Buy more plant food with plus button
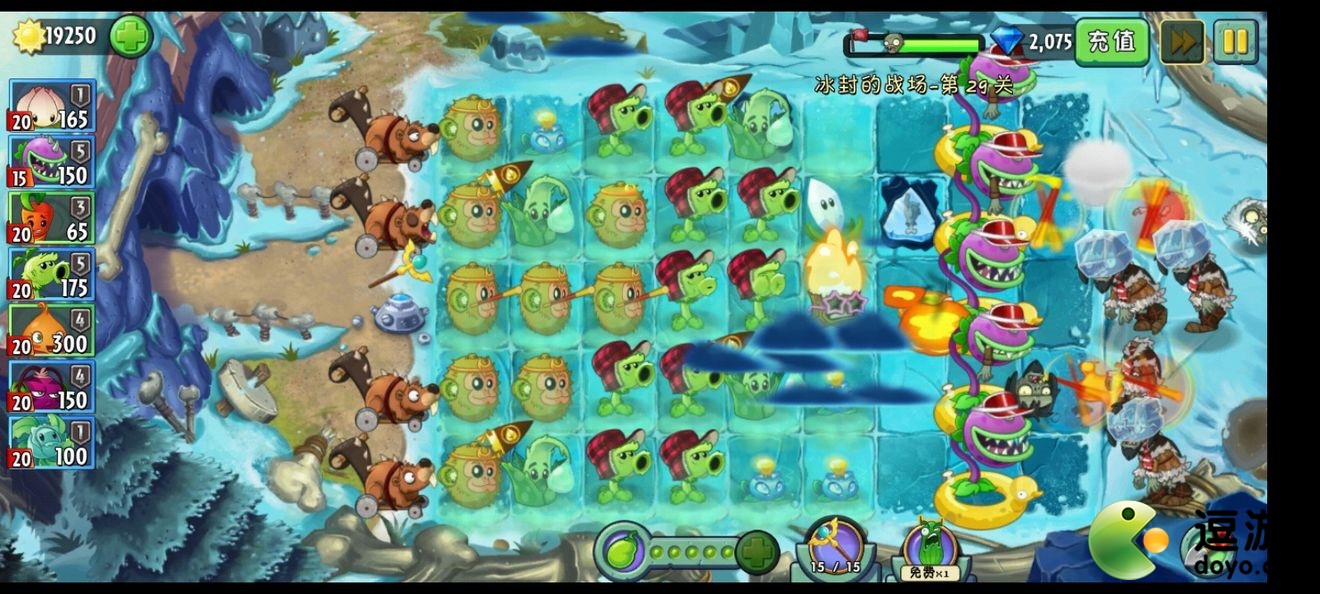Viewport: 1320px width, 594px height. pyautogui.click(x=757, y=552)
